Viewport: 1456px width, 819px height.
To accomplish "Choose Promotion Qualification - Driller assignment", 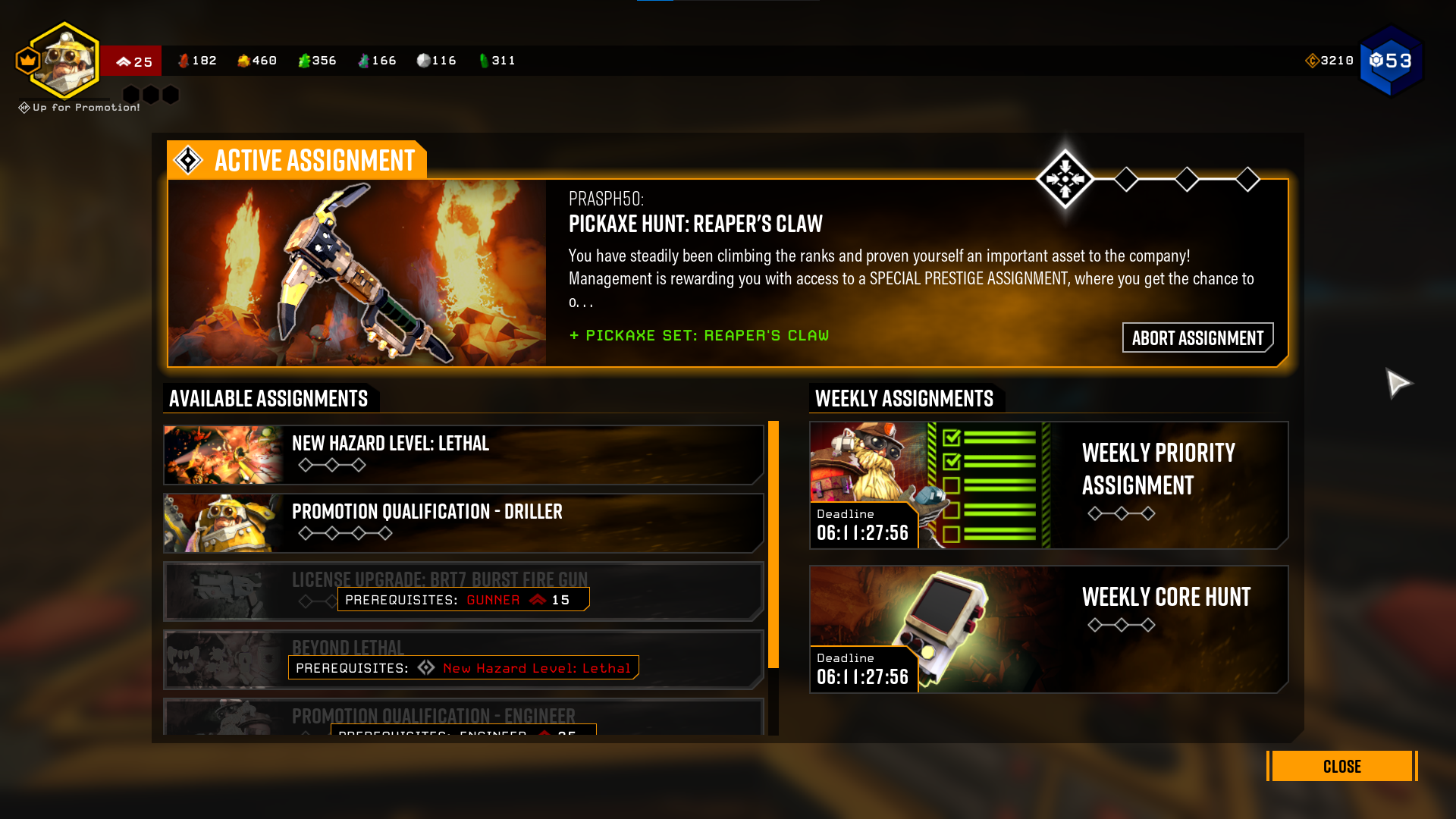I will (463, 522).
